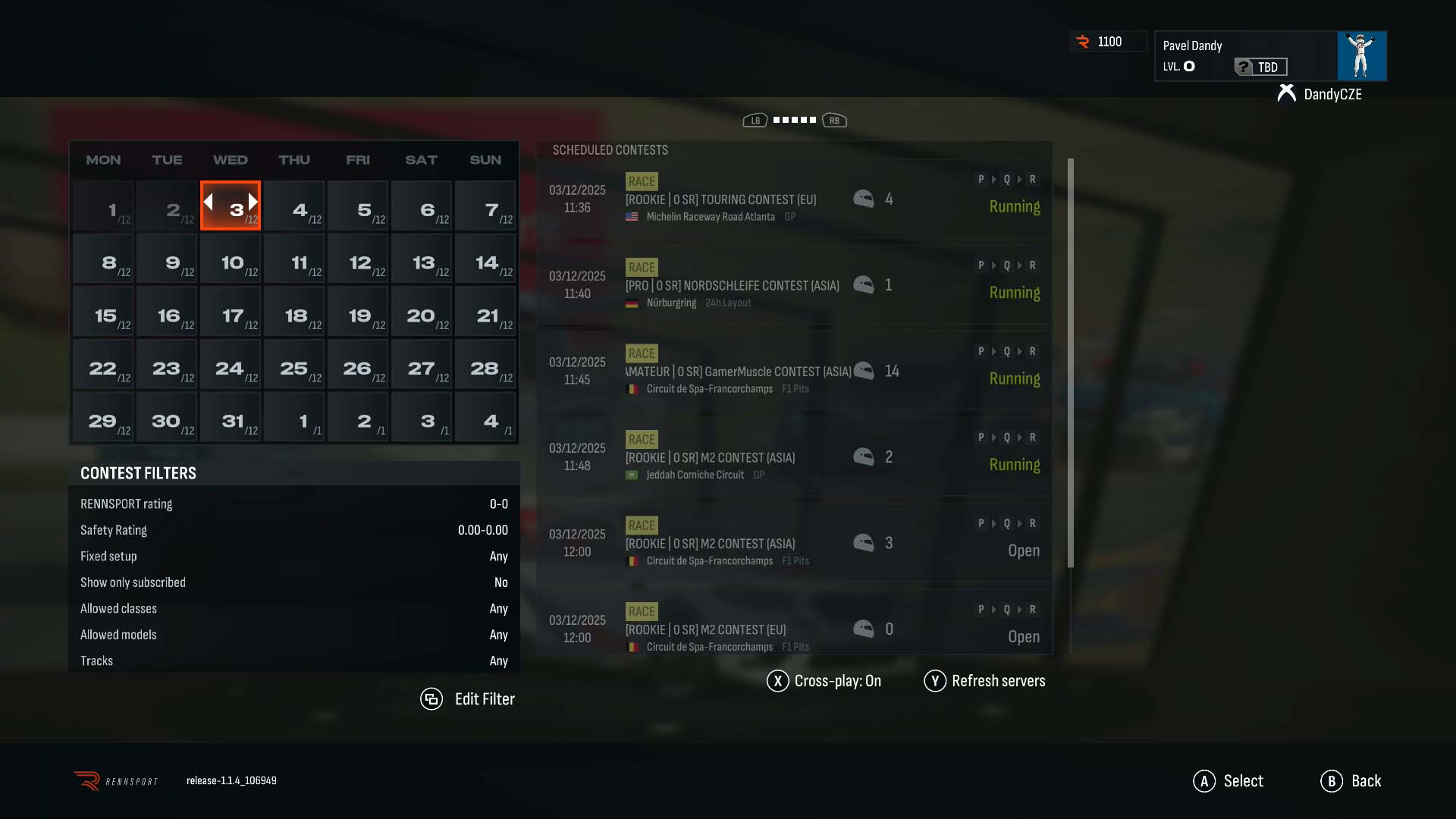Refresh servers list
The width and height of the screenshot is (1456, 819).
[984, 681]
